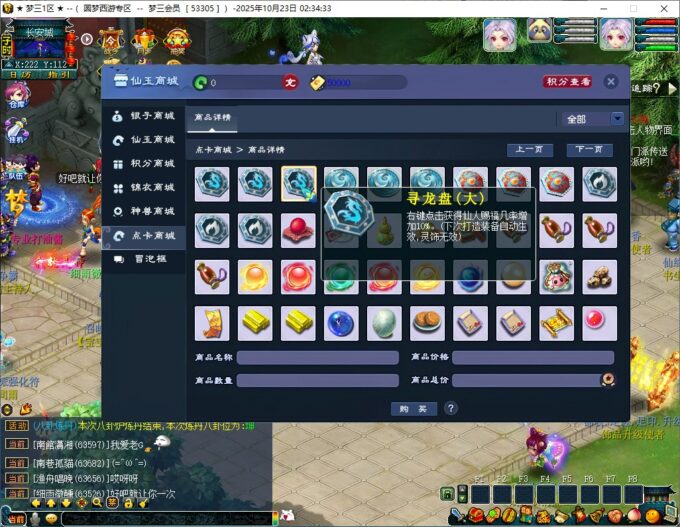Go to the previous page with 上一页

point(530,150)
